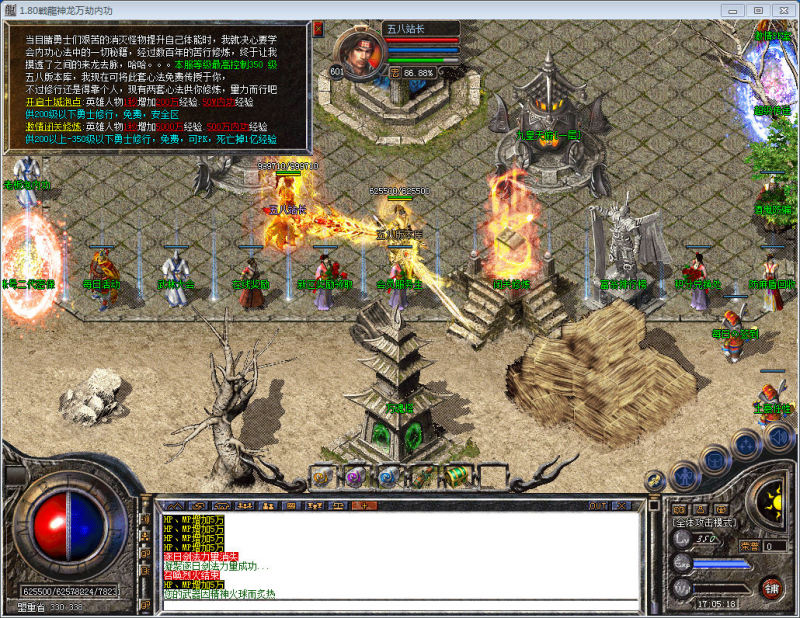This screenshot has width=800, height=618.
Task: Open the character panel with the blue figure button
Action: coord(684,476)
